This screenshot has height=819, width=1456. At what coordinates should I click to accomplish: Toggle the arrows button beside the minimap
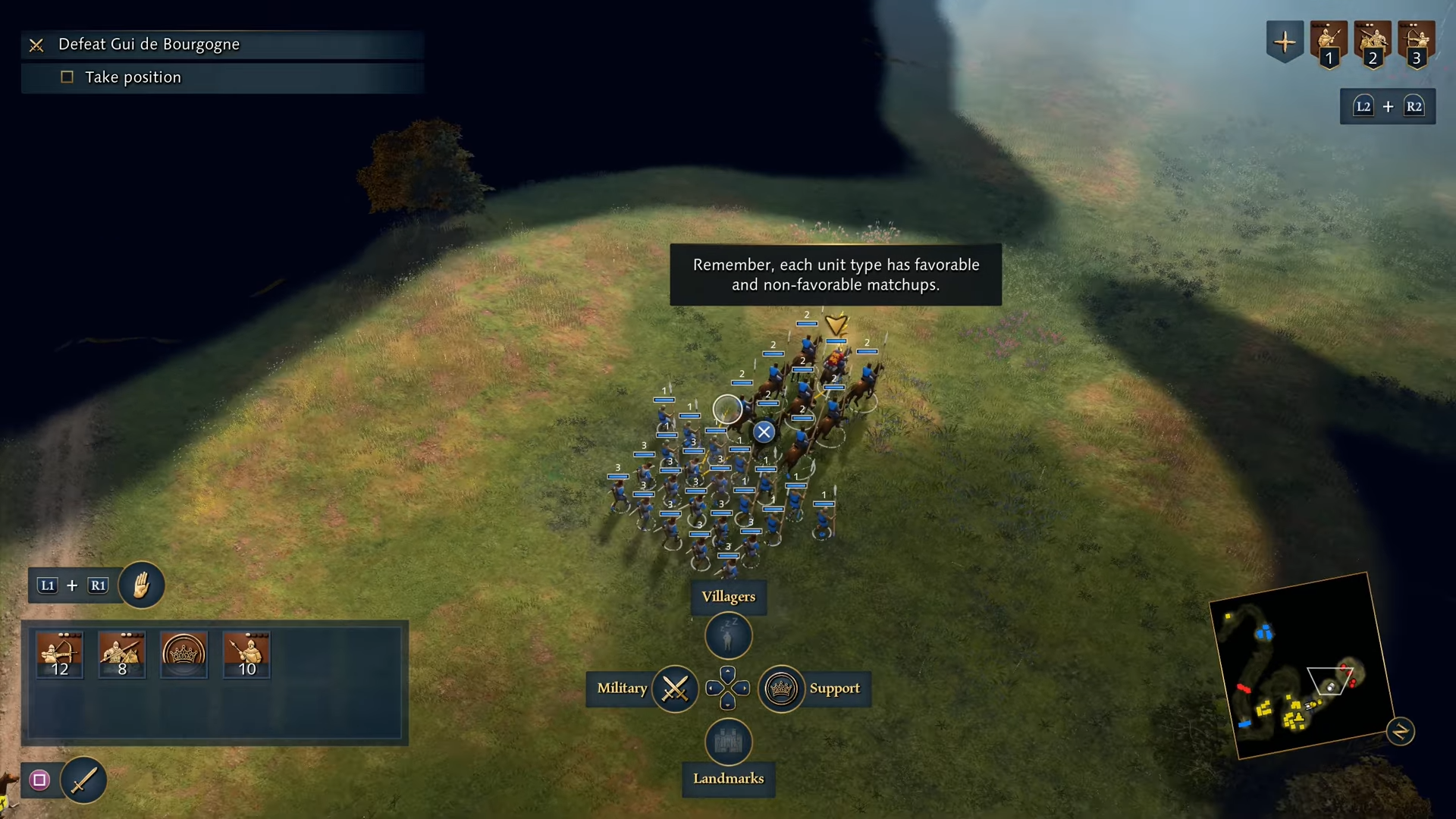(1400, 732)
